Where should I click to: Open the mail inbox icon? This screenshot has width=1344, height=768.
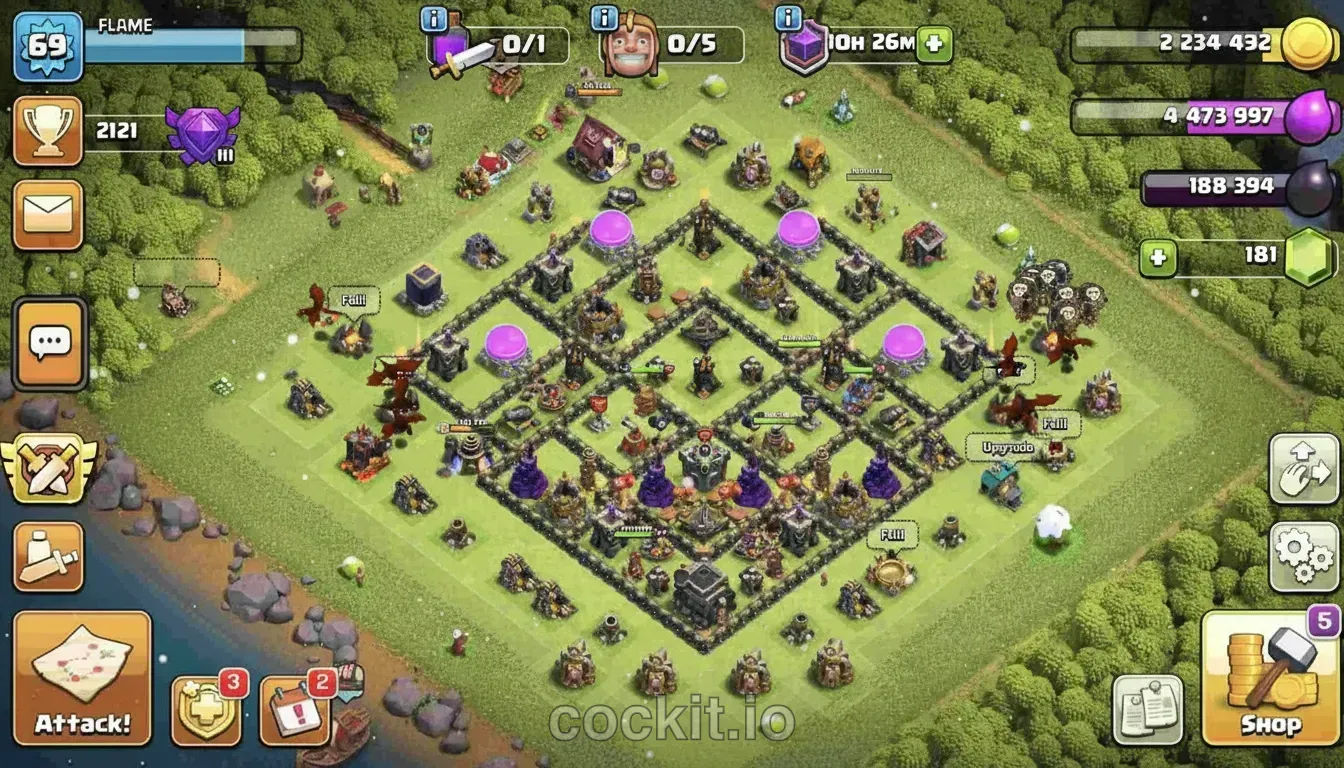(x=47, y=213)
